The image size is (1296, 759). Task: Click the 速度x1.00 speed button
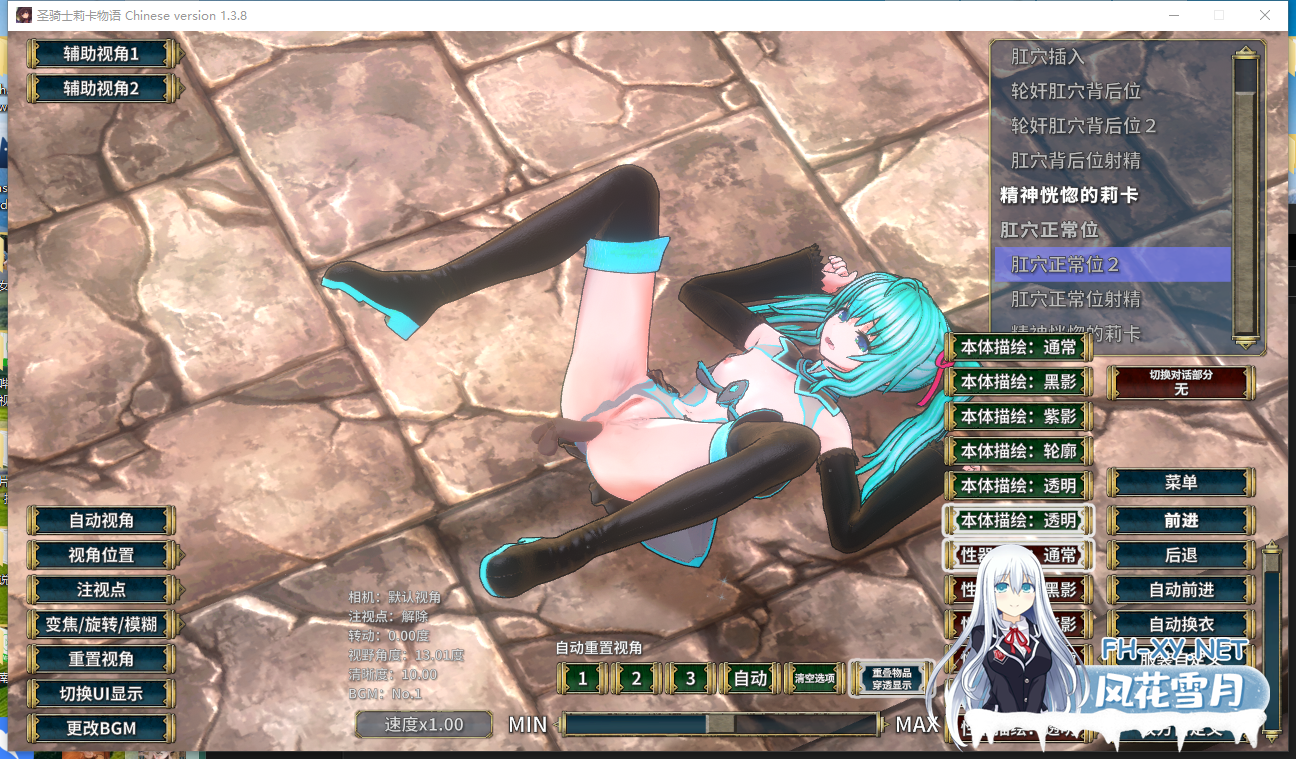click(x=424, y=724)
